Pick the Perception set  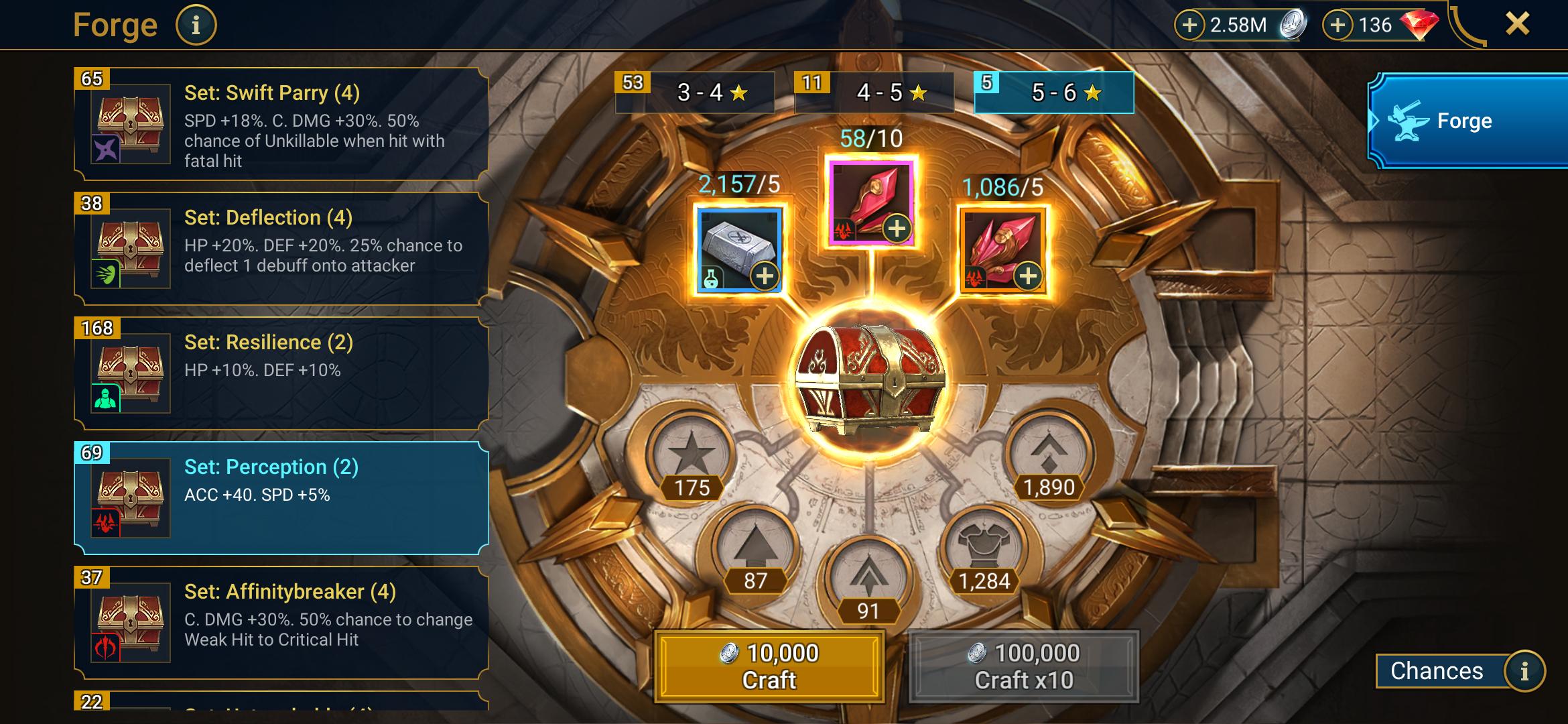[x=281, y=498]
